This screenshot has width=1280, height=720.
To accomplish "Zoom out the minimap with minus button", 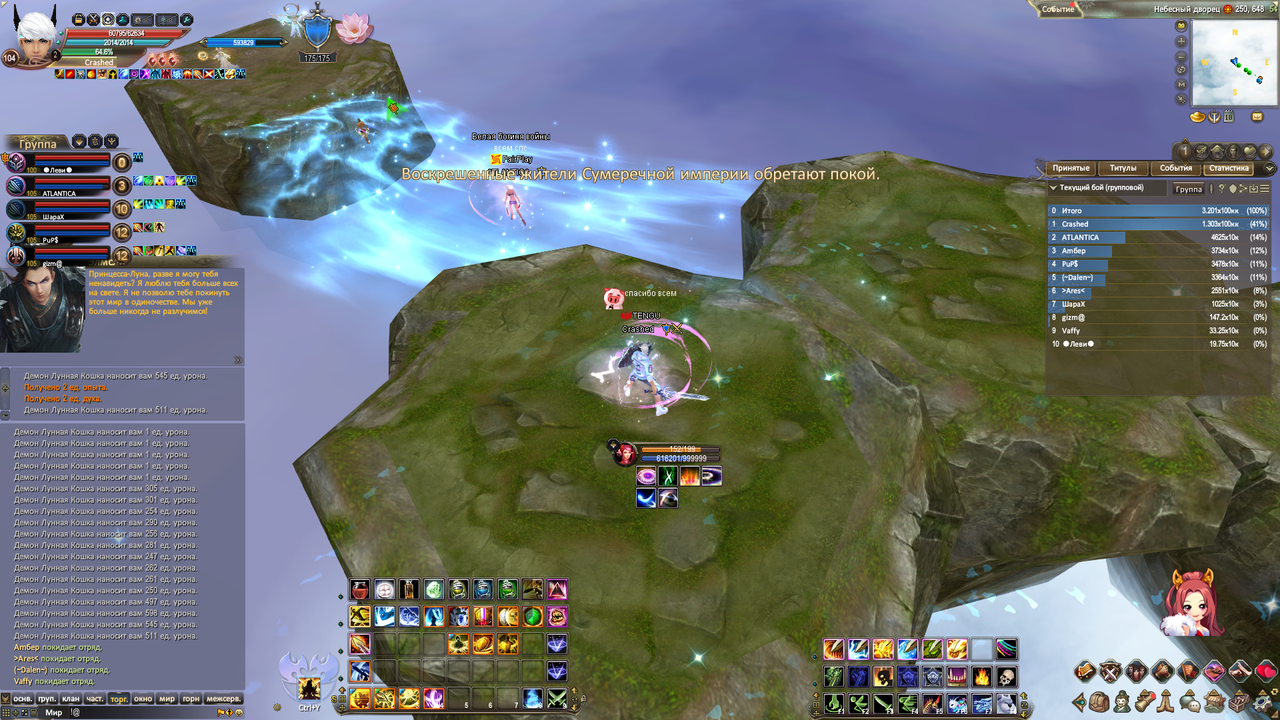I will point(1181,56).
